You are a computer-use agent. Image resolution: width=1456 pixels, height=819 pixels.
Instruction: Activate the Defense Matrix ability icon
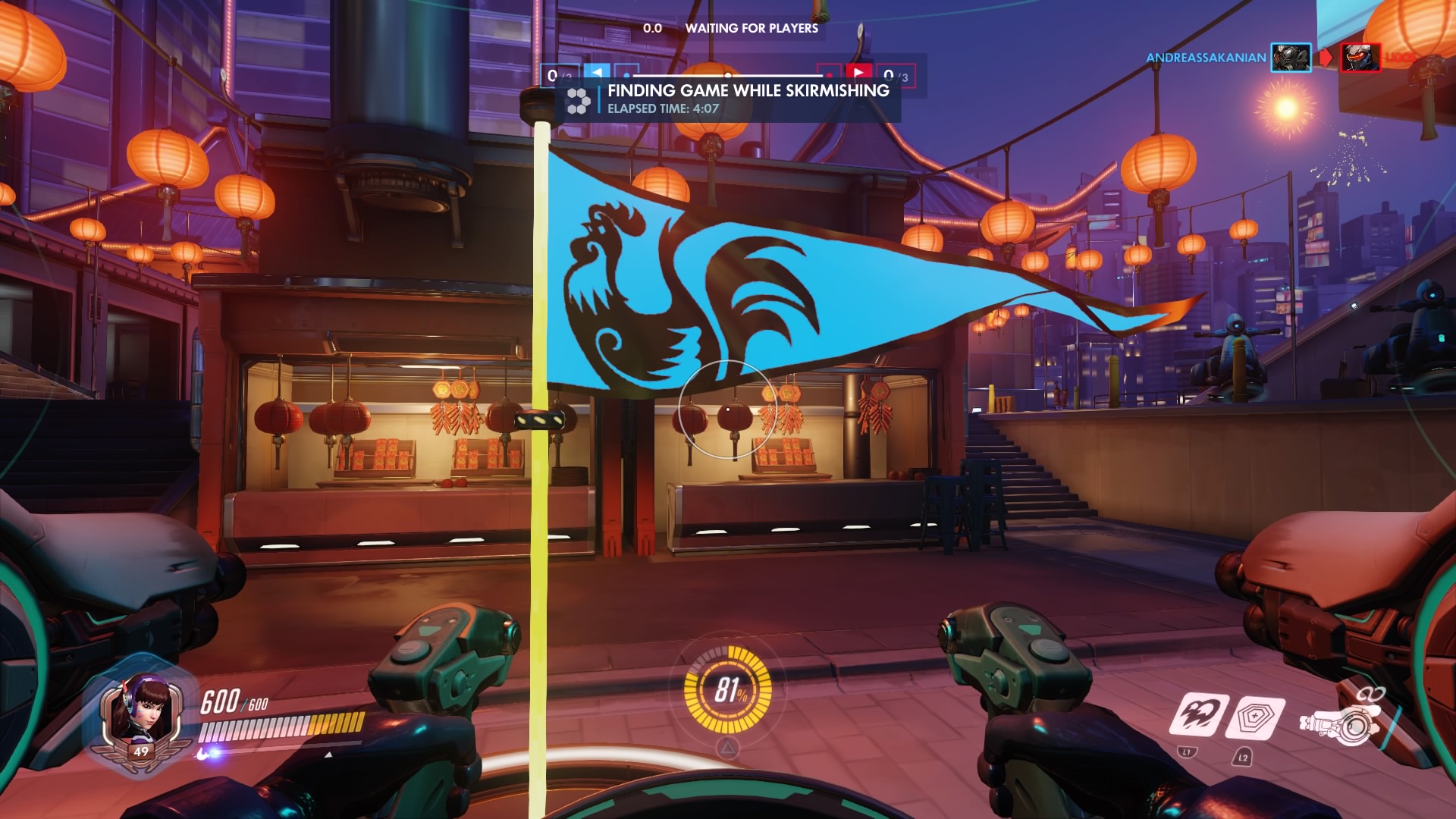tap(1258, 718)
